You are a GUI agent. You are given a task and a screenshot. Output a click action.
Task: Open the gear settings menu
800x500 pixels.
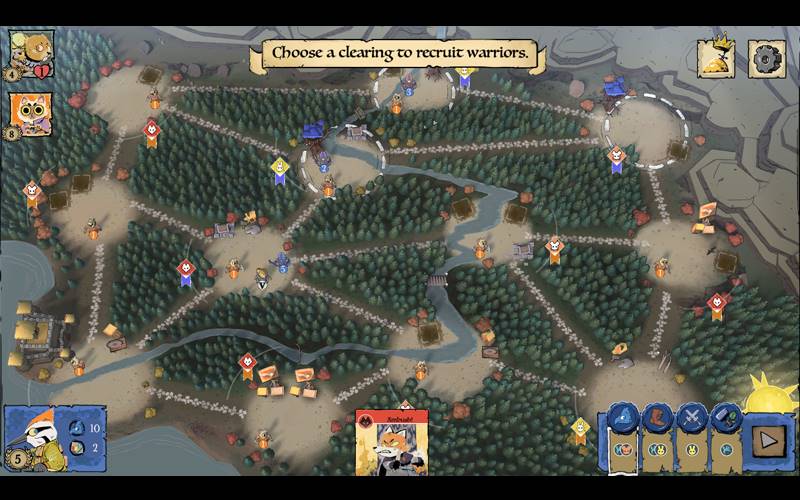(767, 58)
